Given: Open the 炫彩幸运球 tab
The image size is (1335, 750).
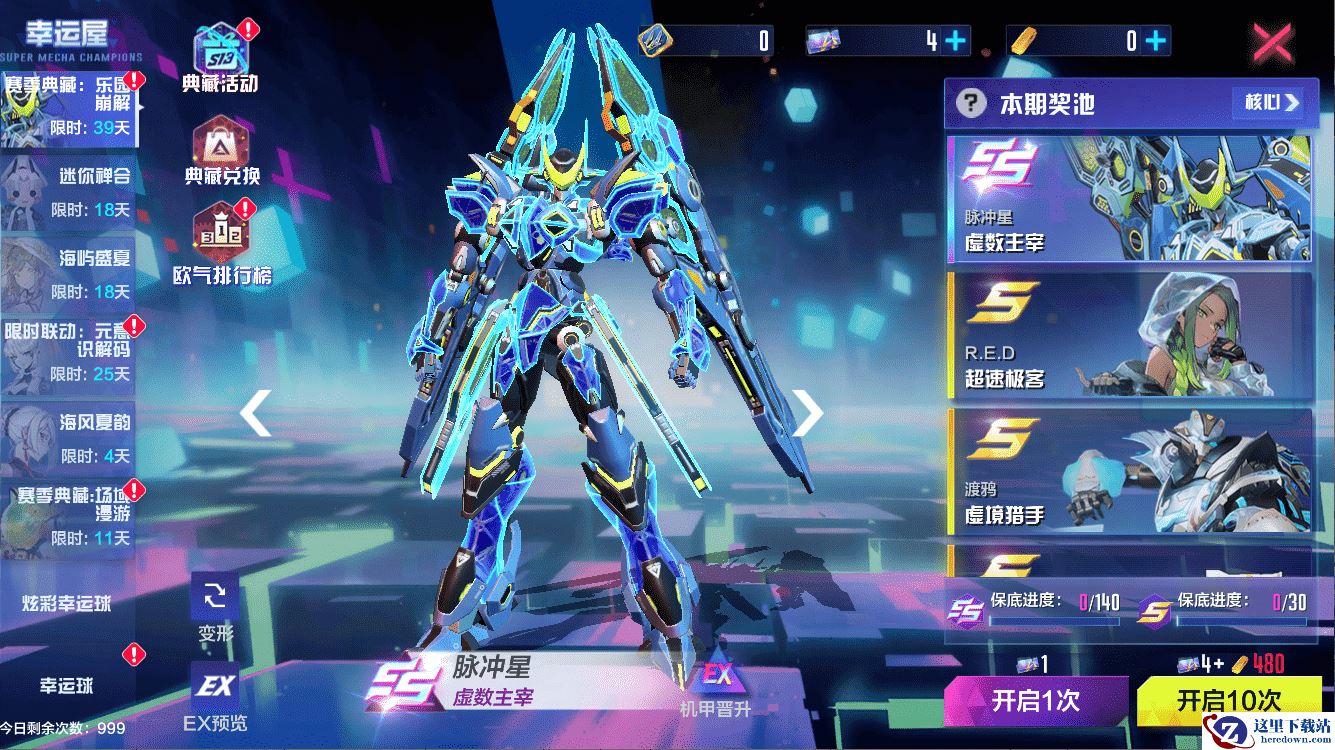Looking at the screenshot, I should (67, 603).
